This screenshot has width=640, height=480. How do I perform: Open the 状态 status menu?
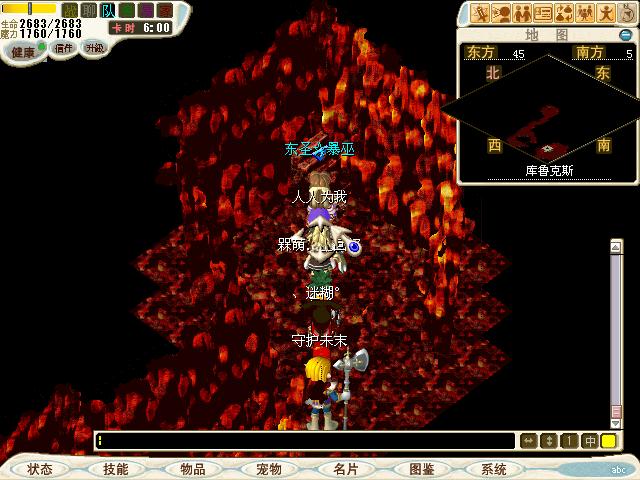pos(40,468)
